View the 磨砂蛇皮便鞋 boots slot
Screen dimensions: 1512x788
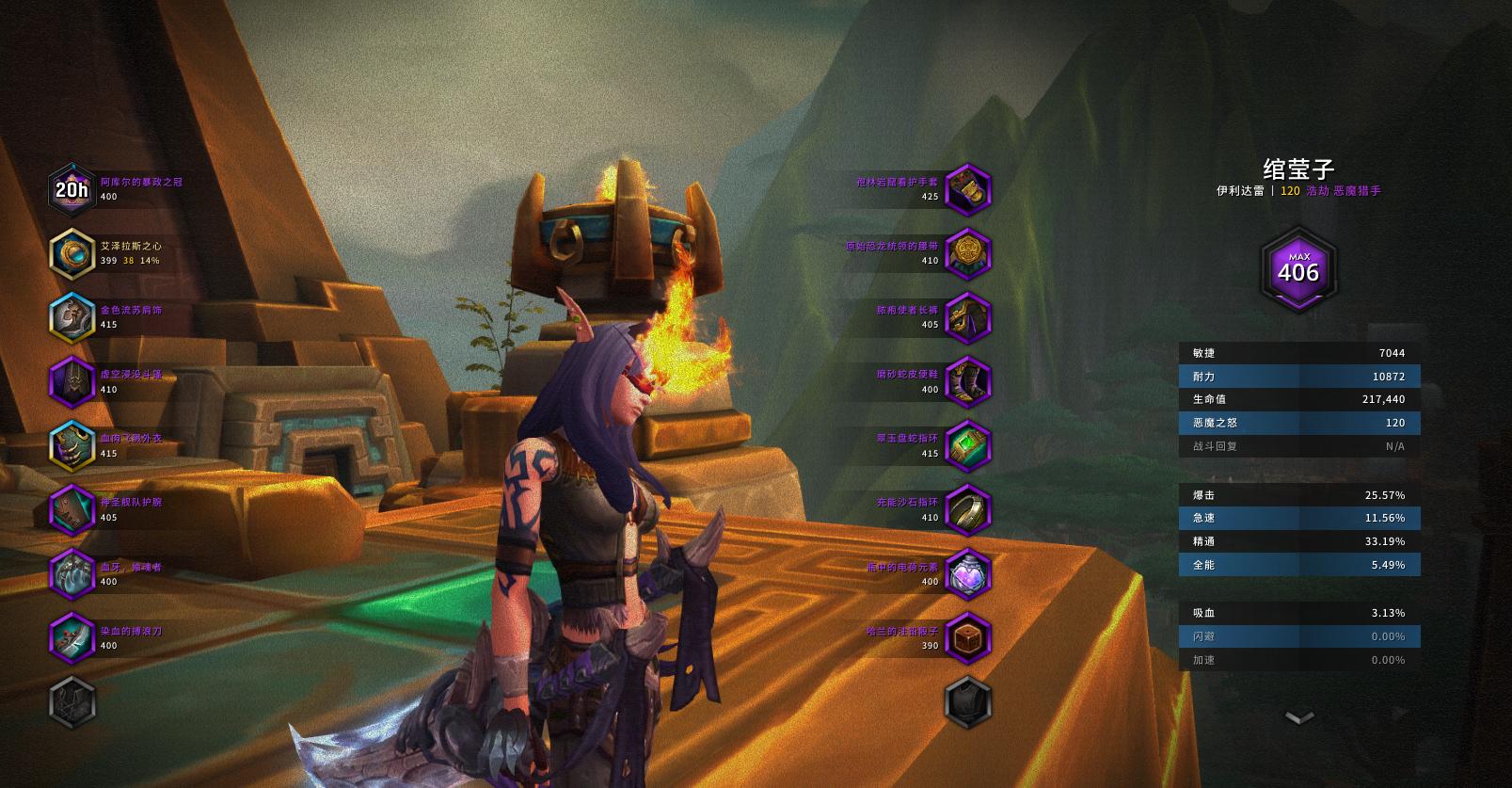(967, 382)
